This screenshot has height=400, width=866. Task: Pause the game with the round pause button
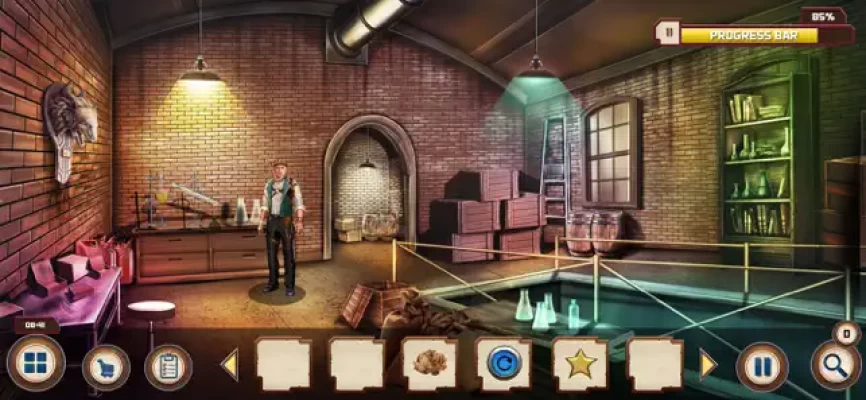(x=762, y=366)
